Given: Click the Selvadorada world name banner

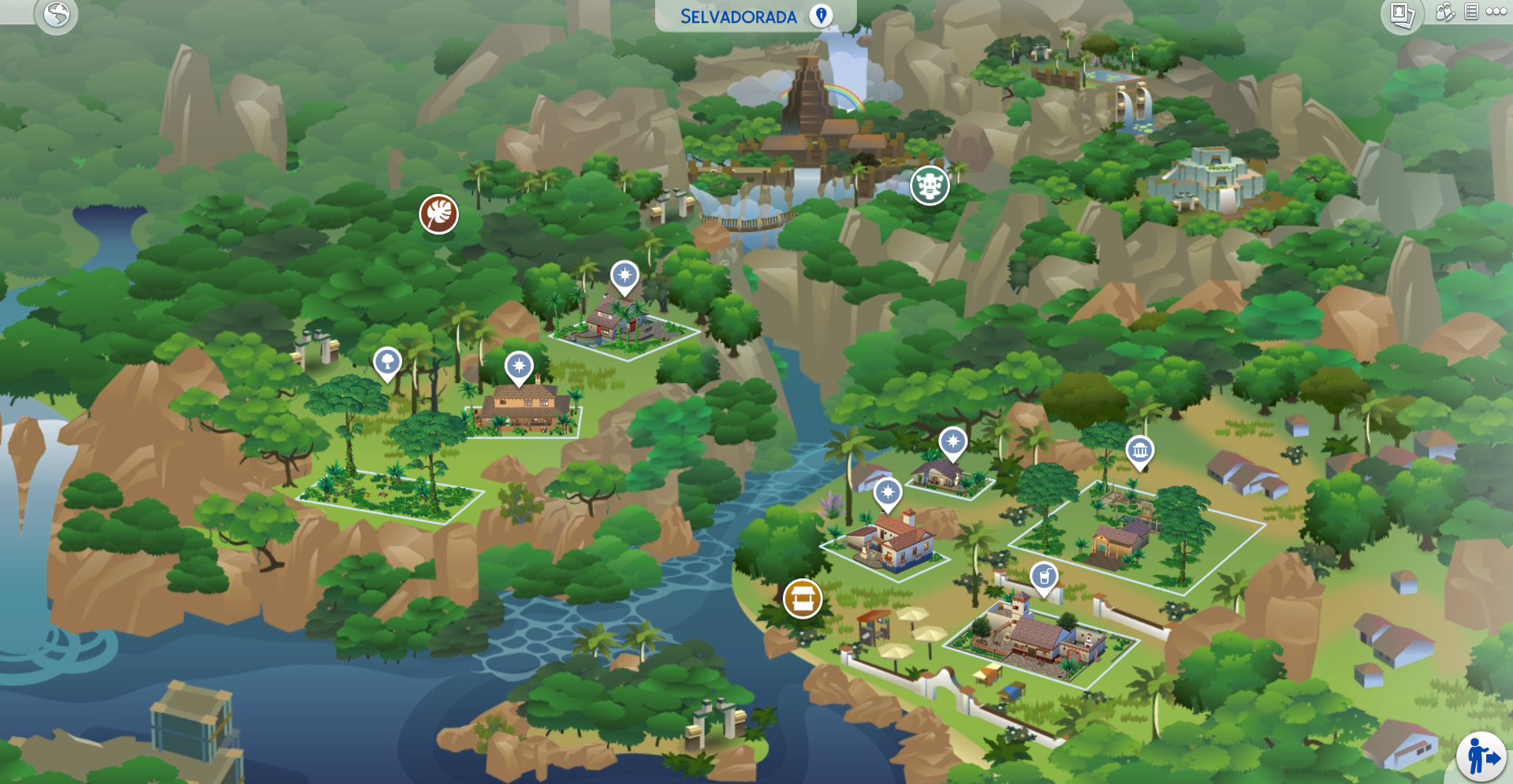Looking at the screenshot, I should point(737,14).
